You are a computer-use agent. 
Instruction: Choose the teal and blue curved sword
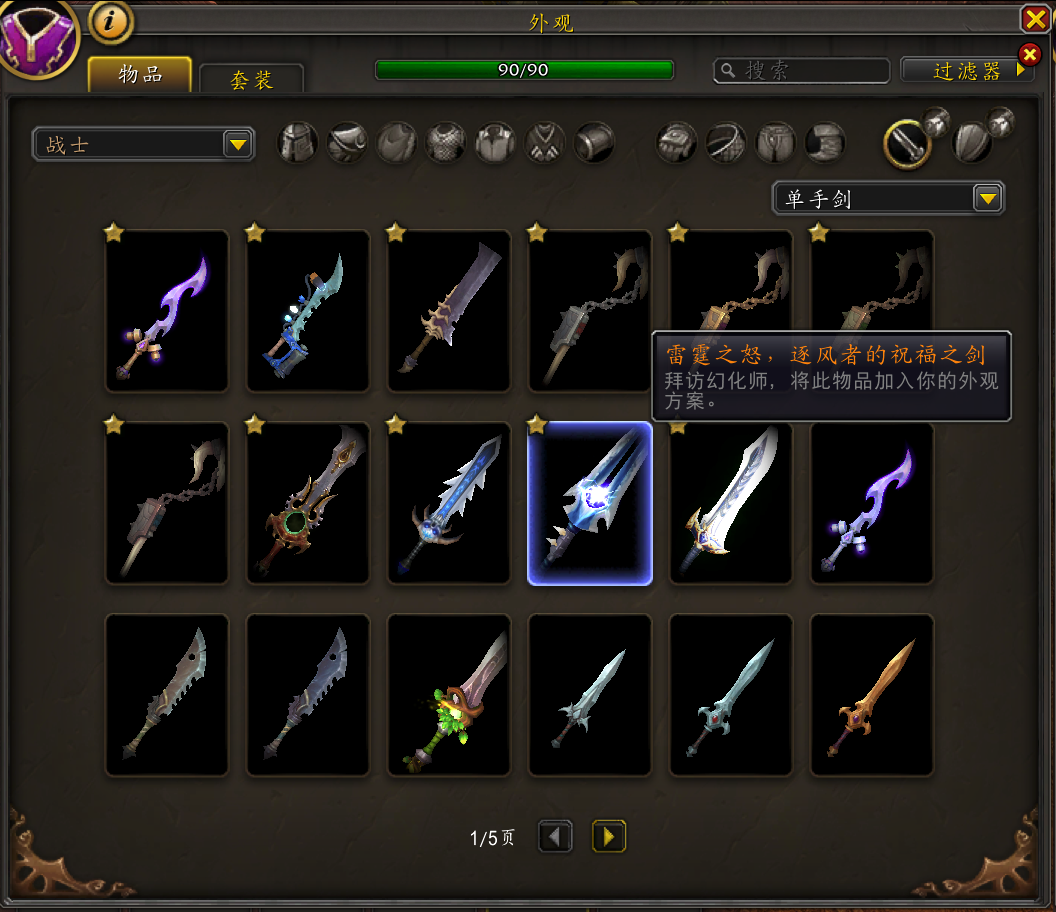[x=308, y=311]
